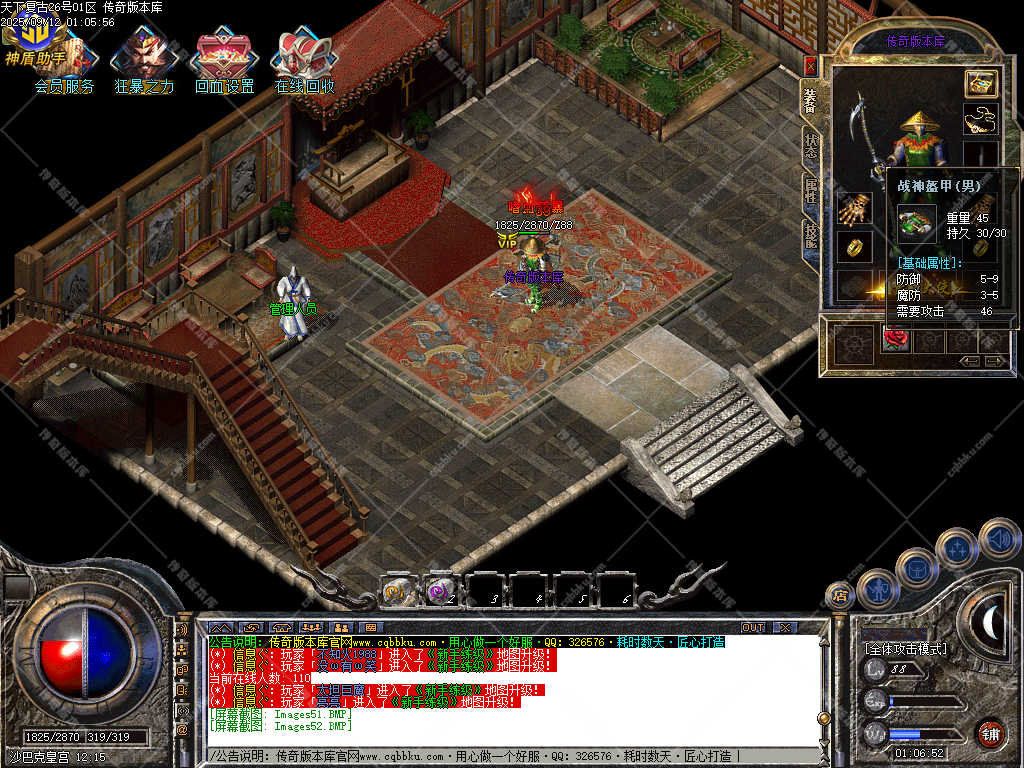This screenshot has height=768, width=1024.
Task: Close the character equipment panel
Action: [810, 66]
